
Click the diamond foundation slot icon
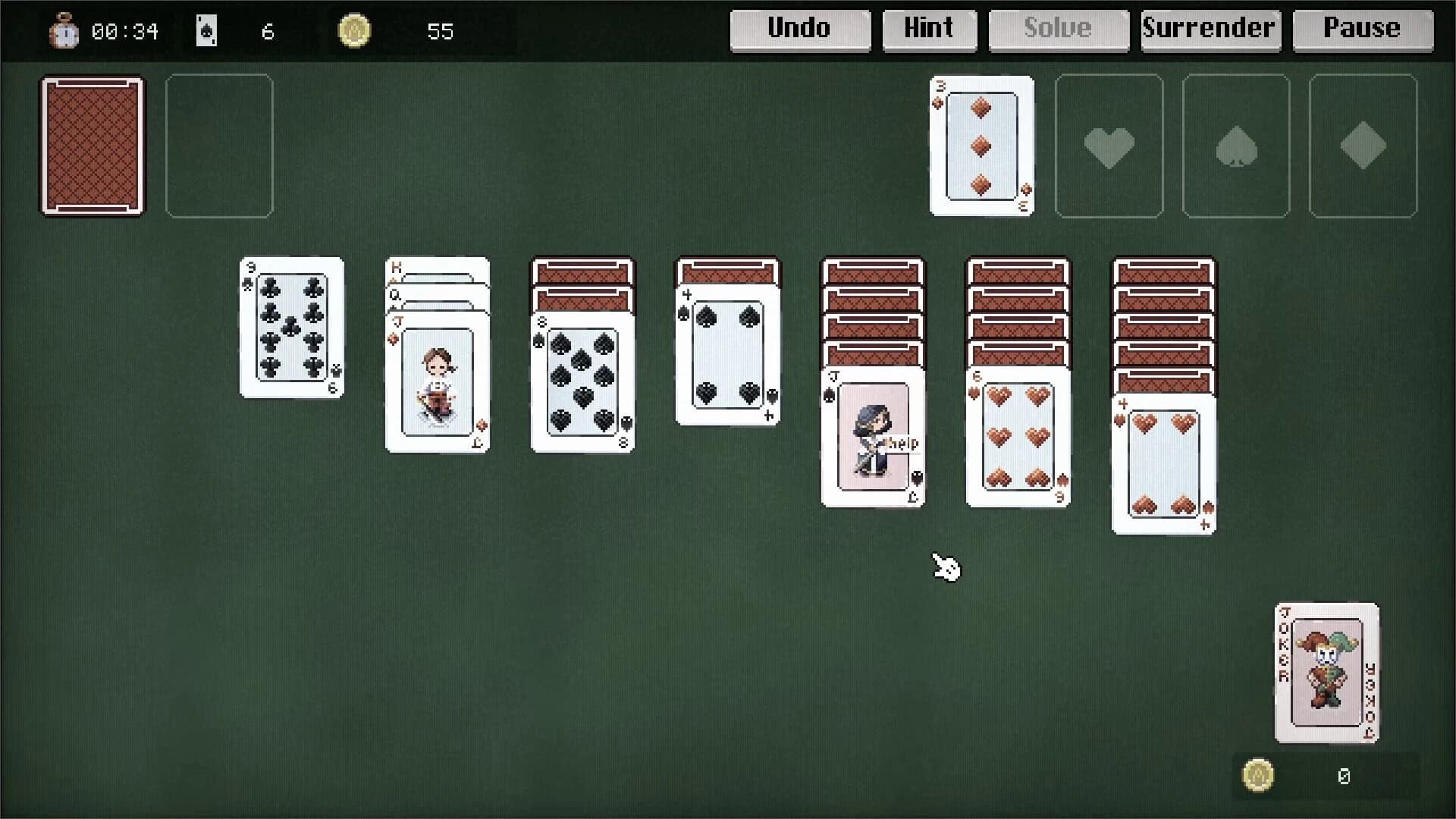[x=1363, y=146]
